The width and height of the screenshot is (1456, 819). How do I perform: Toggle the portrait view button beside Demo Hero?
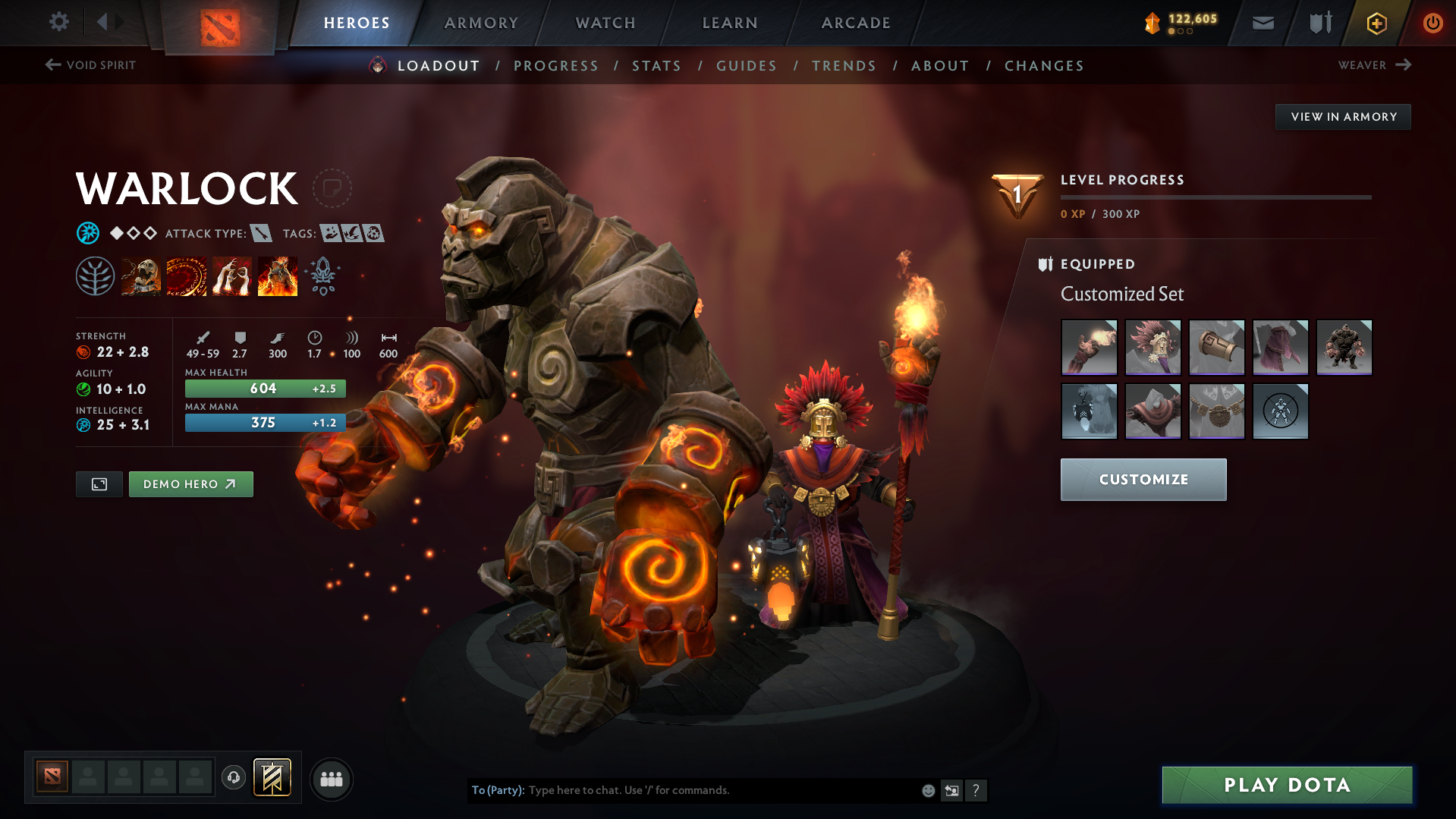click(x=99, y=484)
